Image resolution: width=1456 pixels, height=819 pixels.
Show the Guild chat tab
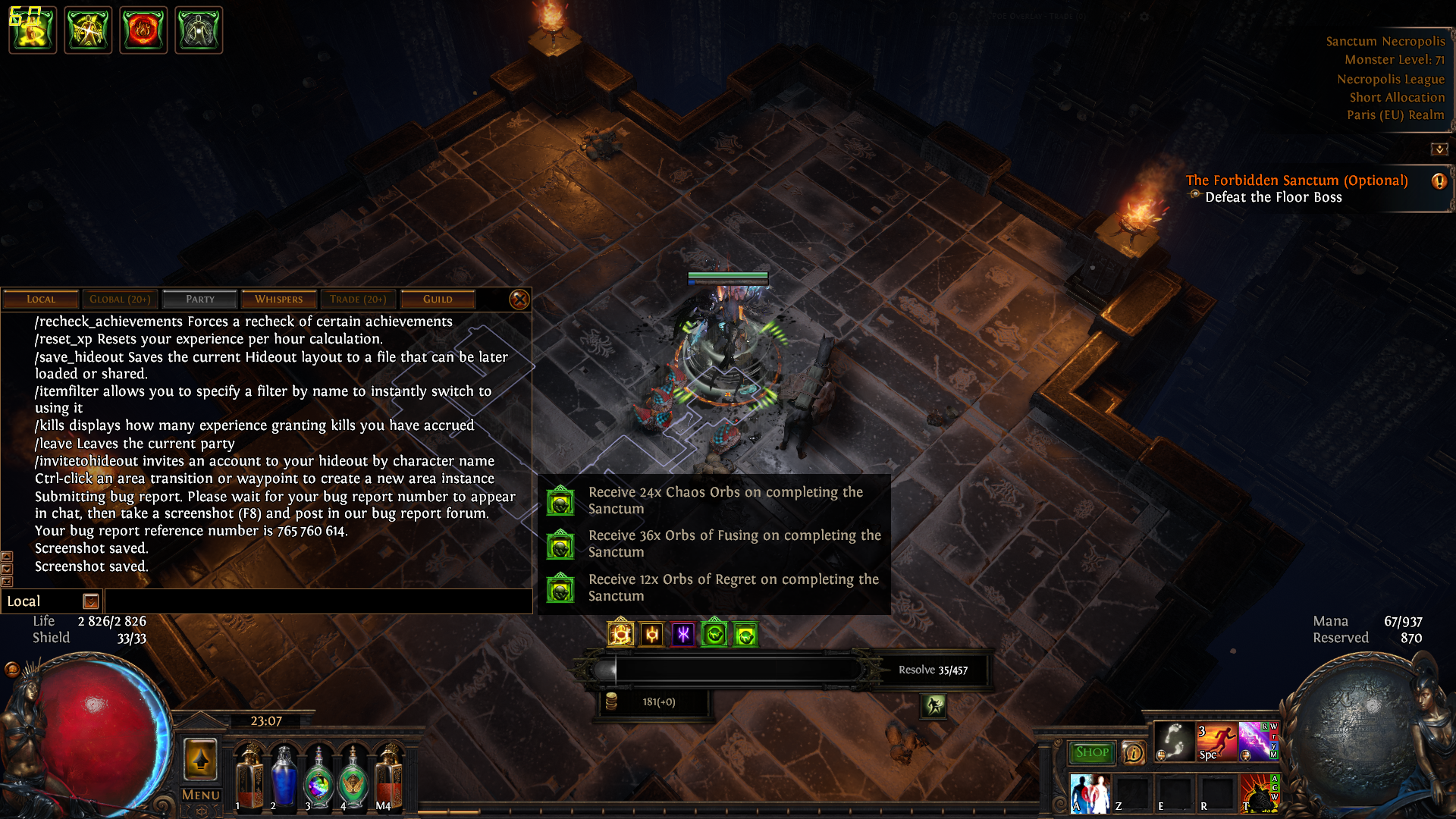pos(438,300)
